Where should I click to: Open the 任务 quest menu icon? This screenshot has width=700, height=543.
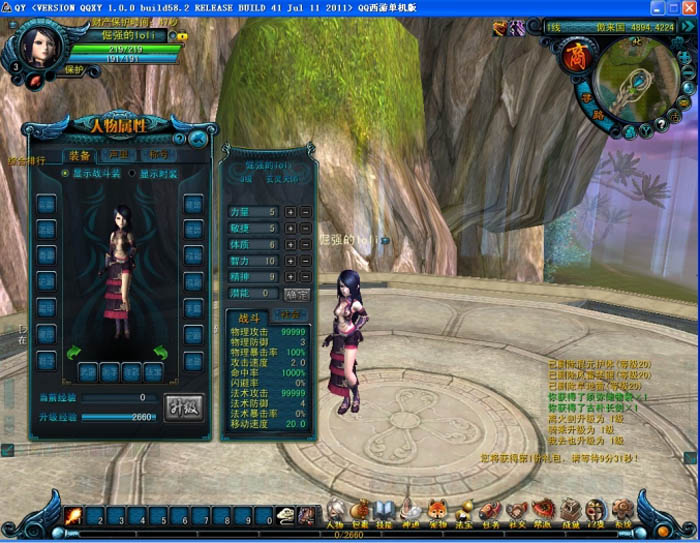coord(489,512)
